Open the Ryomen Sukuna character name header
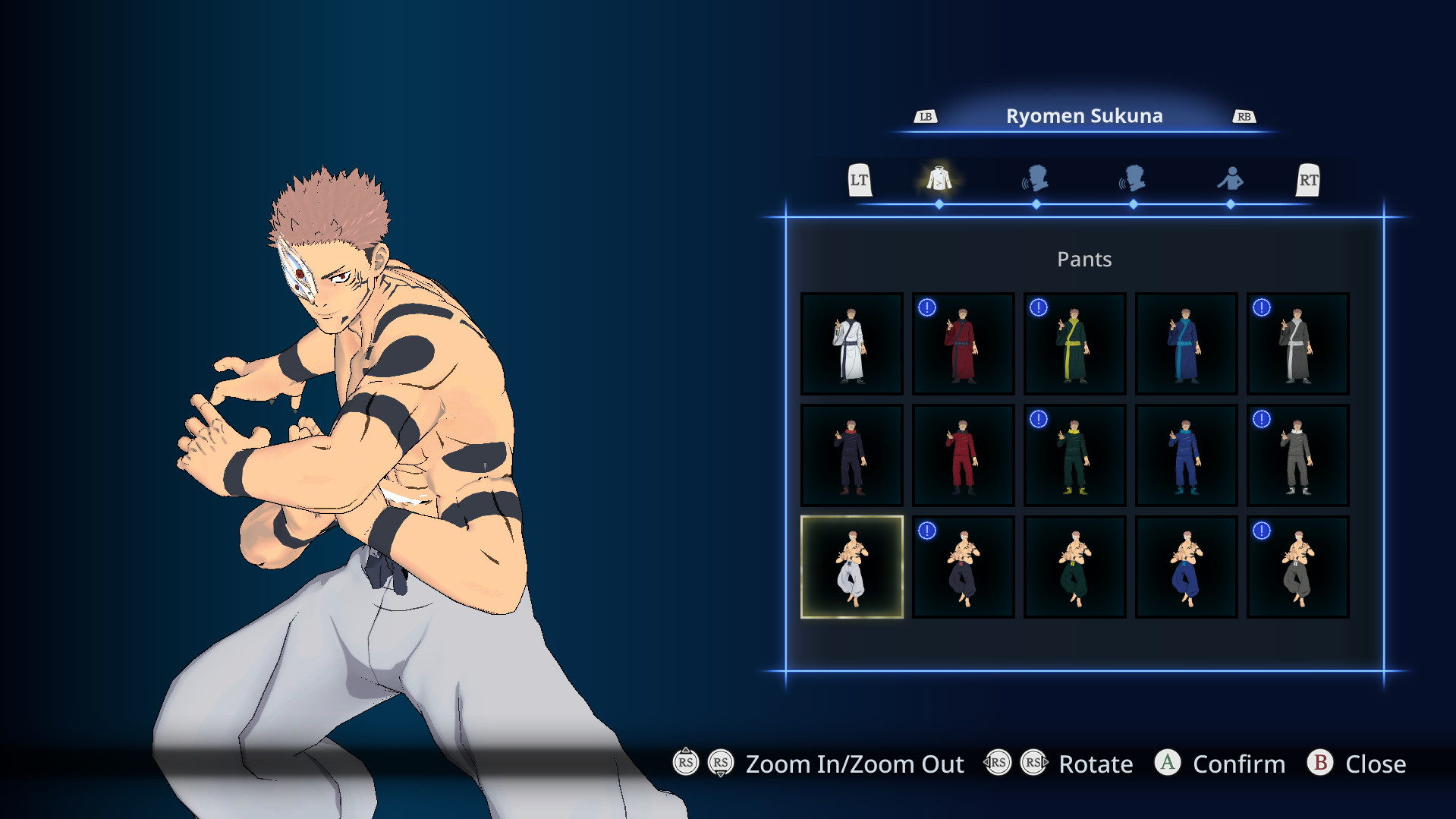1456x819 pixels. (1084, 115)
